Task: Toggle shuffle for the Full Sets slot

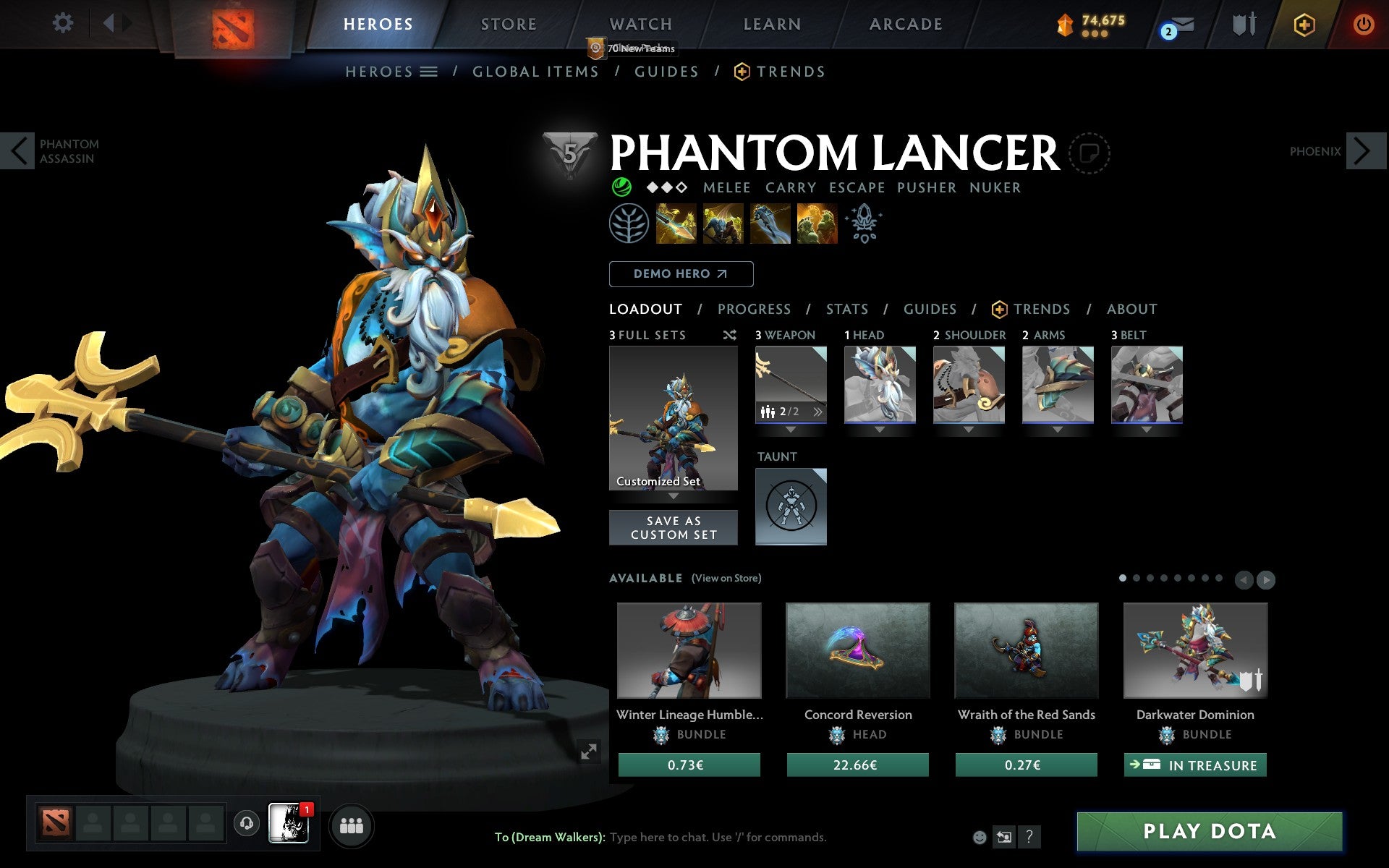Action: click(729, 335)
